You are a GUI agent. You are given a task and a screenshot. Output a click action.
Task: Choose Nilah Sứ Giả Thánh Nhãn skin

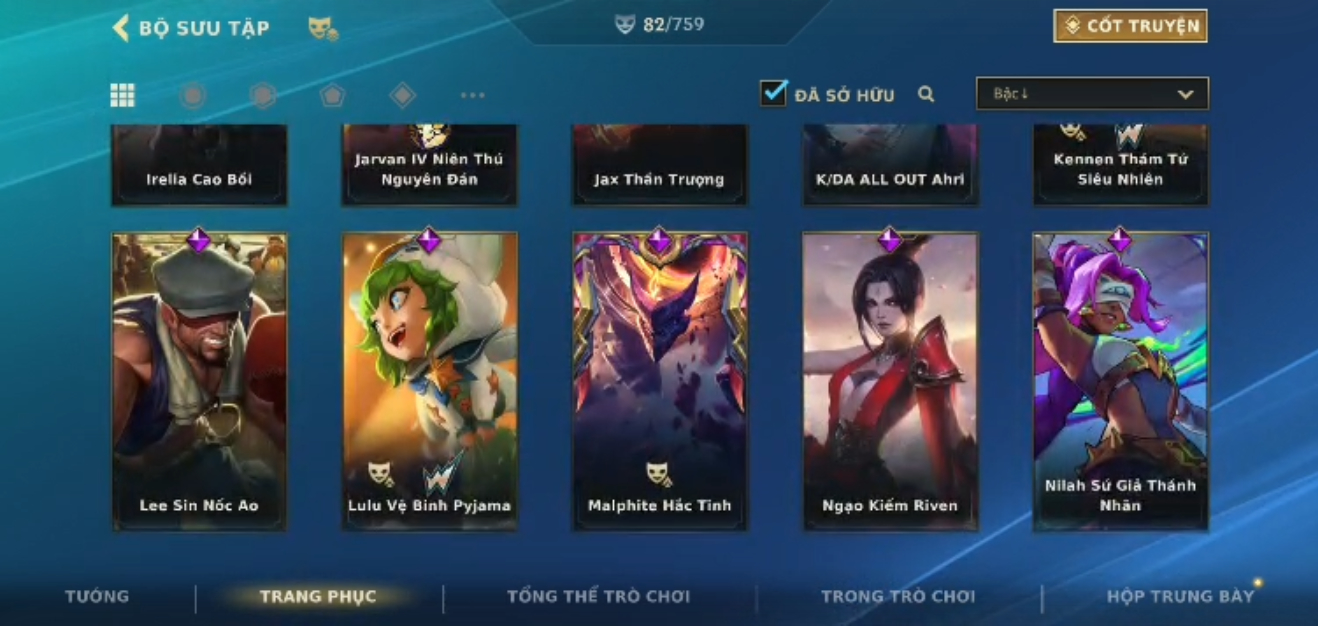click(1120, 380)
